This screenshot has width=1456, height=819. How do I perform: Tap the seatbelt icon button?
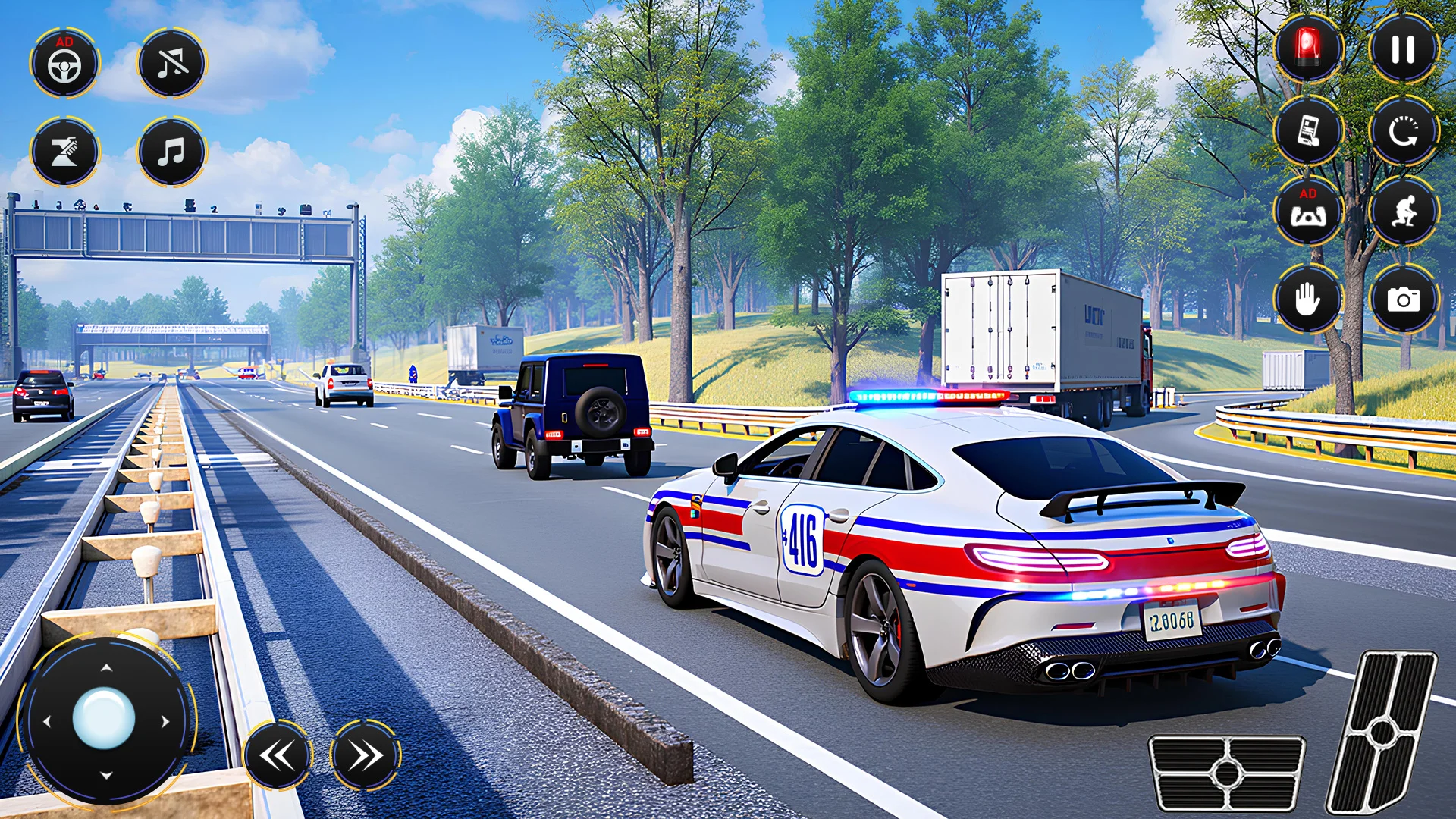(64, 152)
